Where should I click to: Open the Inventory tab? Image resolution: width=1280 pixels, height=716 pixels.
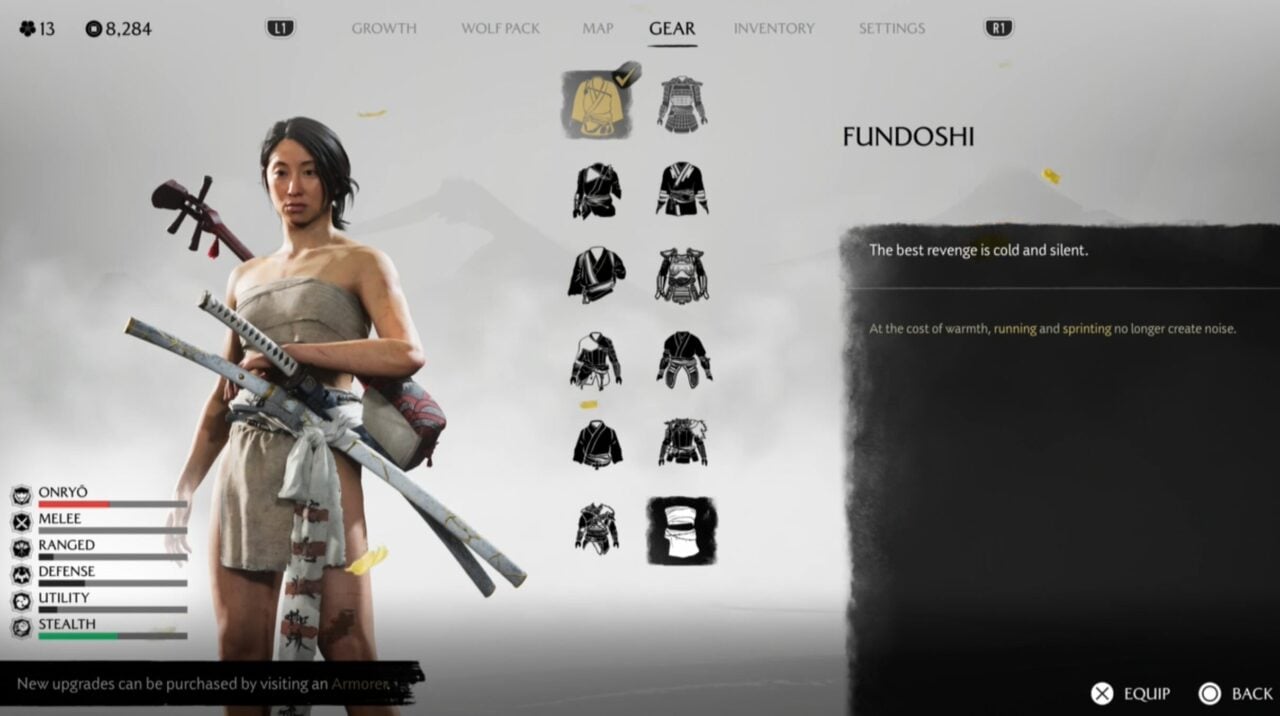[774, 29]
